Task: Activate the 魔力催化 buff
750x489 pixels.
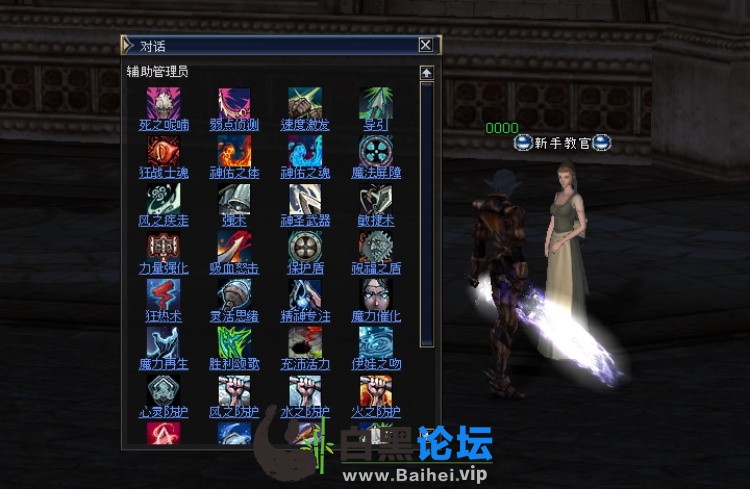Action: [x=376, y=316]
